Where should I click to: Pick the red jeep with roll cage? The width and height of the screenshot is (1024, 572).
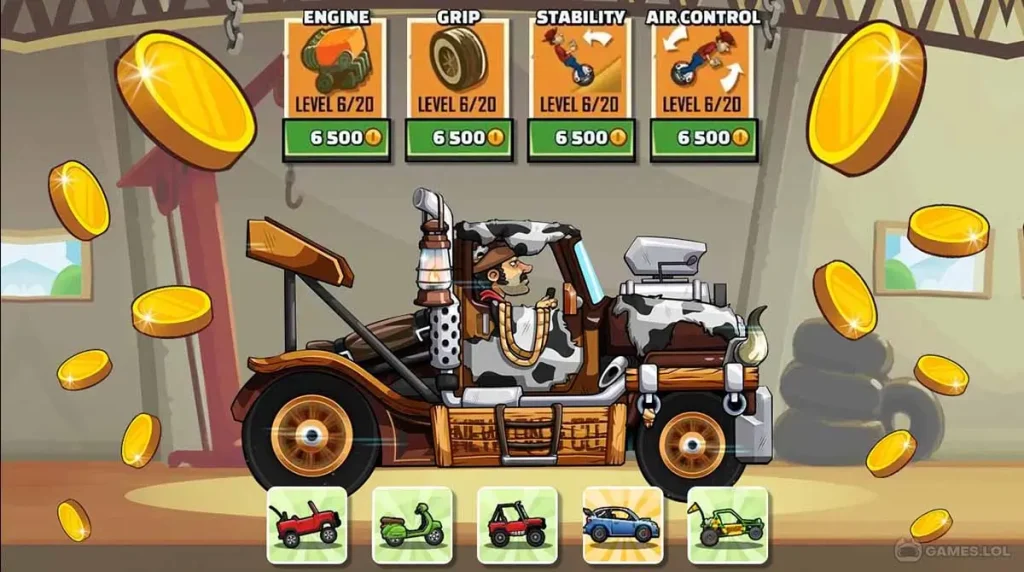(517, 524)
